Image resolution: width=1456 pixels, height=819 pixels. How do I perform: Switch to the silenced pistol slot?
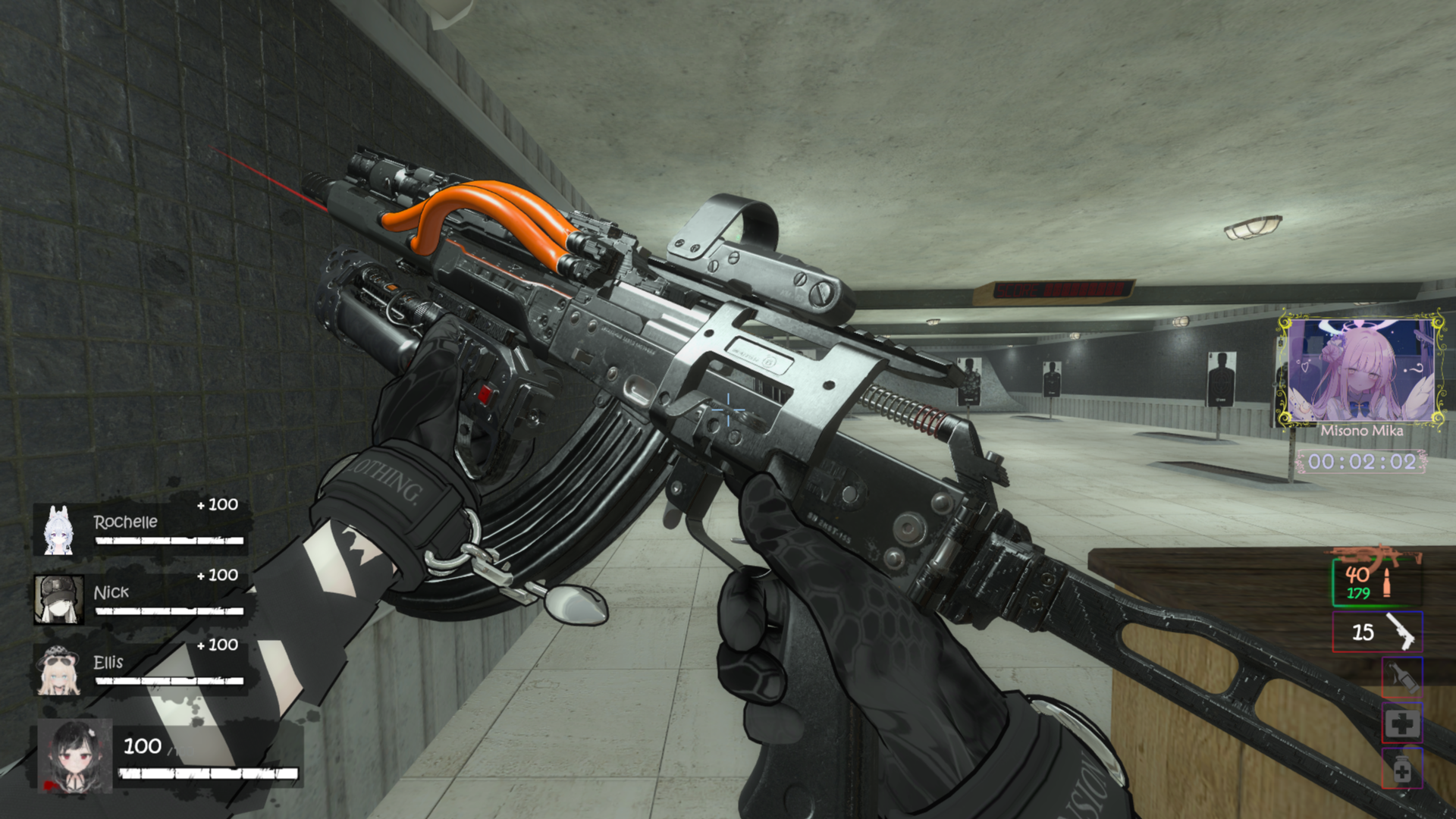click(x=1377, y=631)
